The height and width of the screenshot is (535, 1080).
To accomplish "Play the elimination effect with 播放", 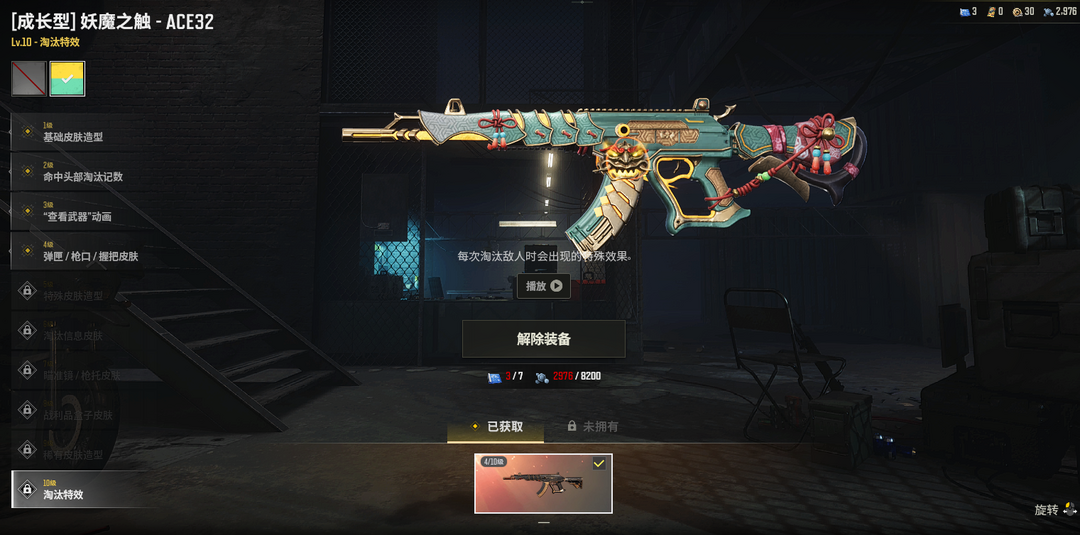I will (x=543, y=286).
